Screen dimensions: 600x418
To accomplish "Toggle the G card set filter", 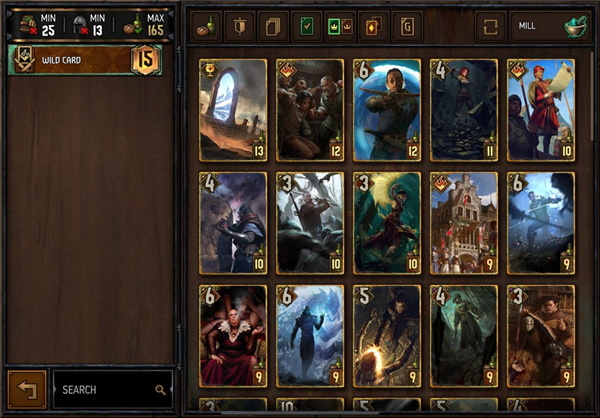I will click(x=407, y=26).
